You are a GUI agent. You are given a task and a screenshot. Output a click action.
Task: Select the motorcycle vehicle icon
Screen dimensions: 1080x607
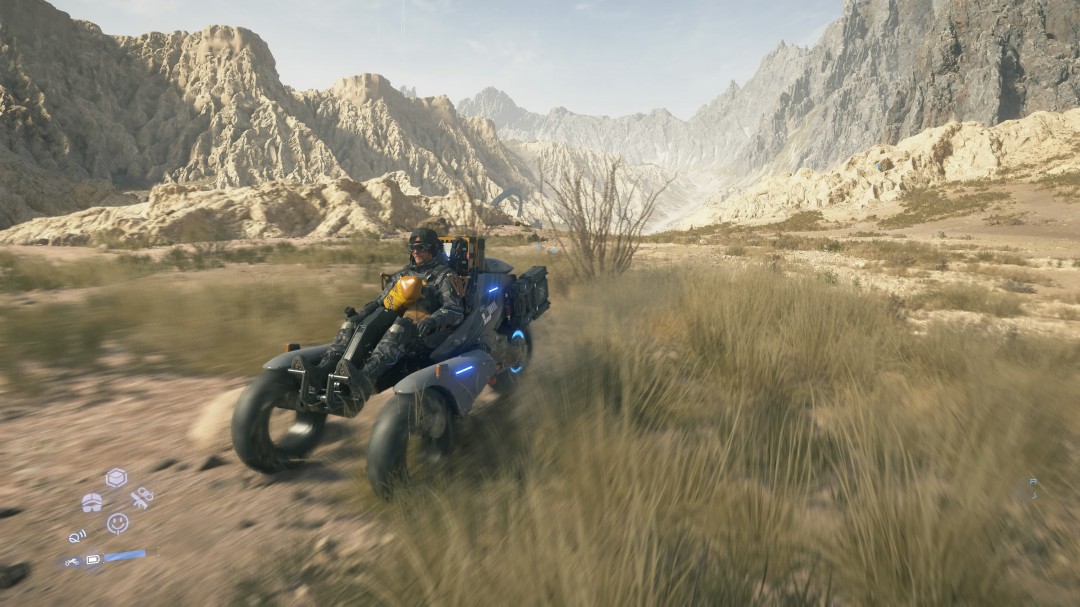72,562
